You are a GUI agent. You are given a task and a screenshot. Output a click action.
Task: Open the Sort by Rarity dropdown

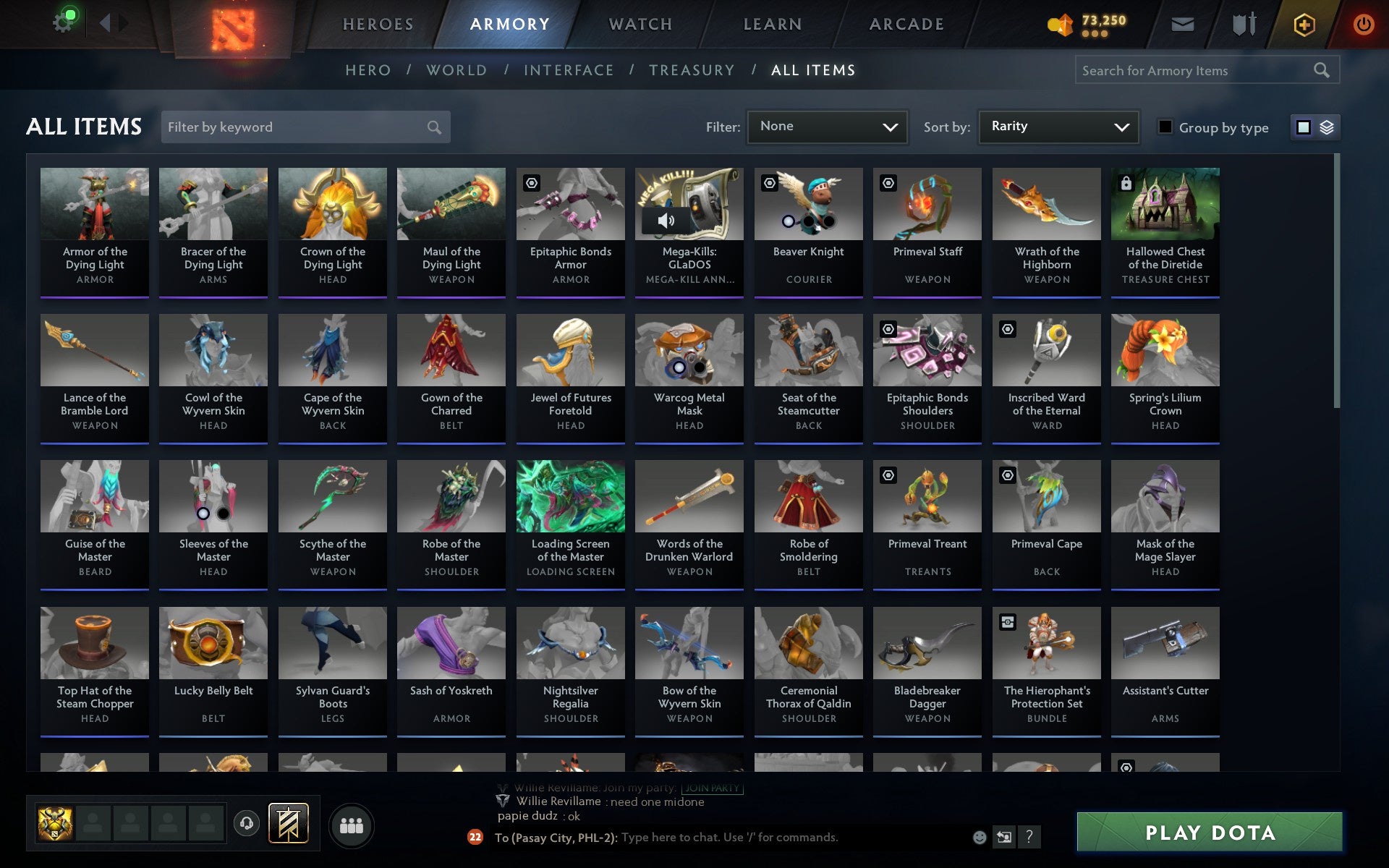click(x=1058, y=127)
